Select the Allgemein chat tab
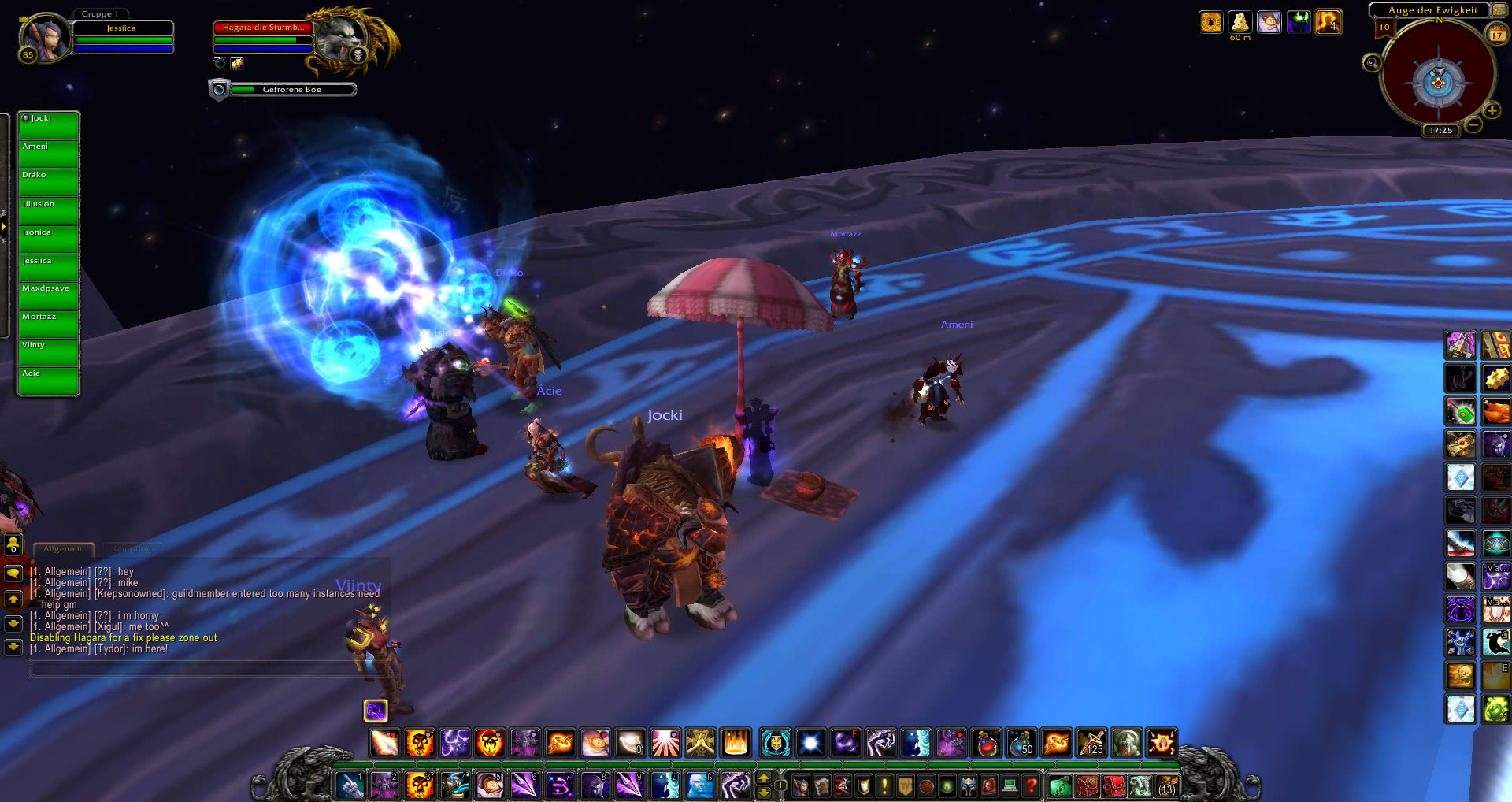The height and width of the screenshot is (802, 1512). pyautogui.click(x=64, y=549)
